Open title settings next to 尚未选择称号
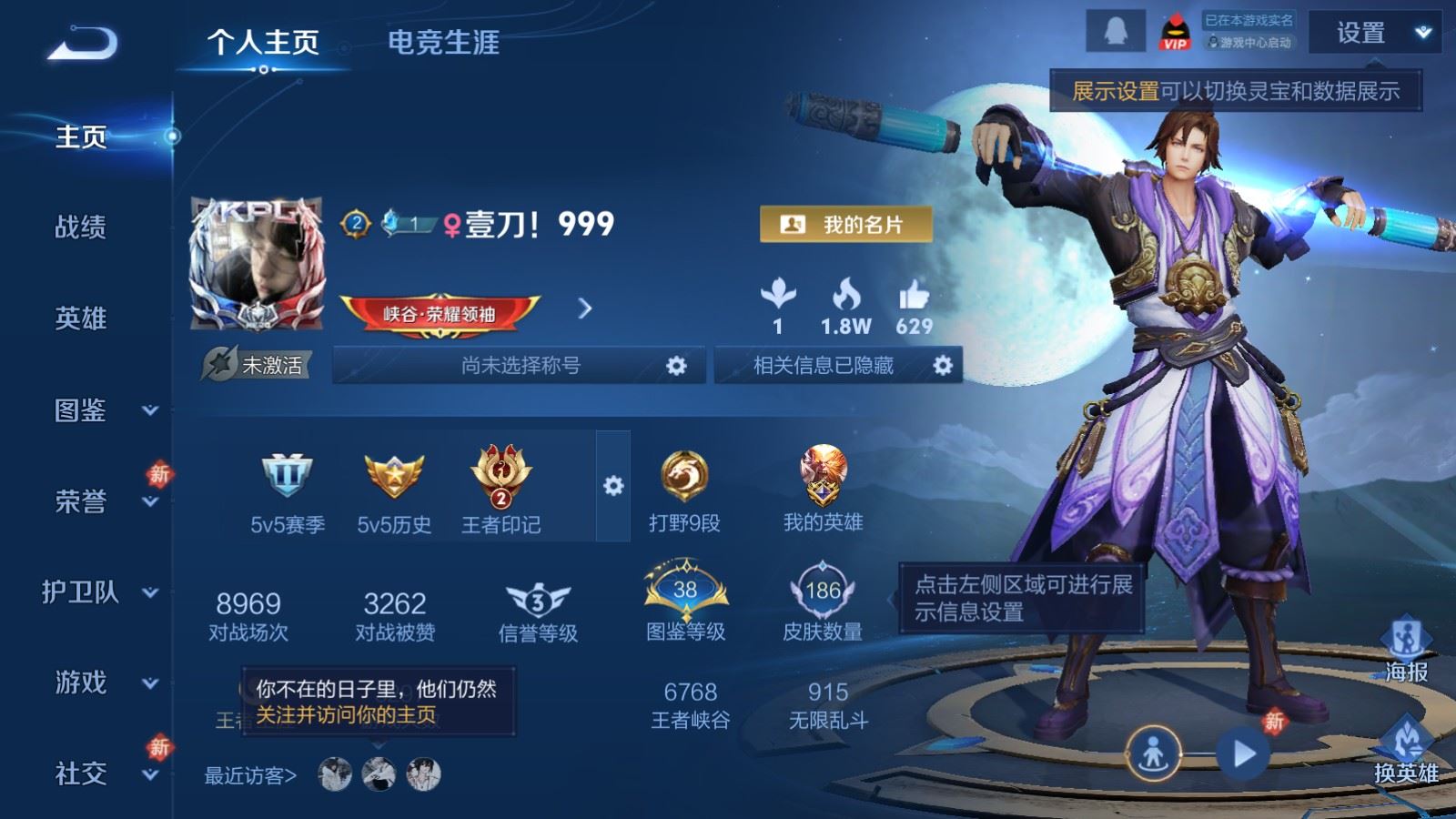 click(676, 366)
